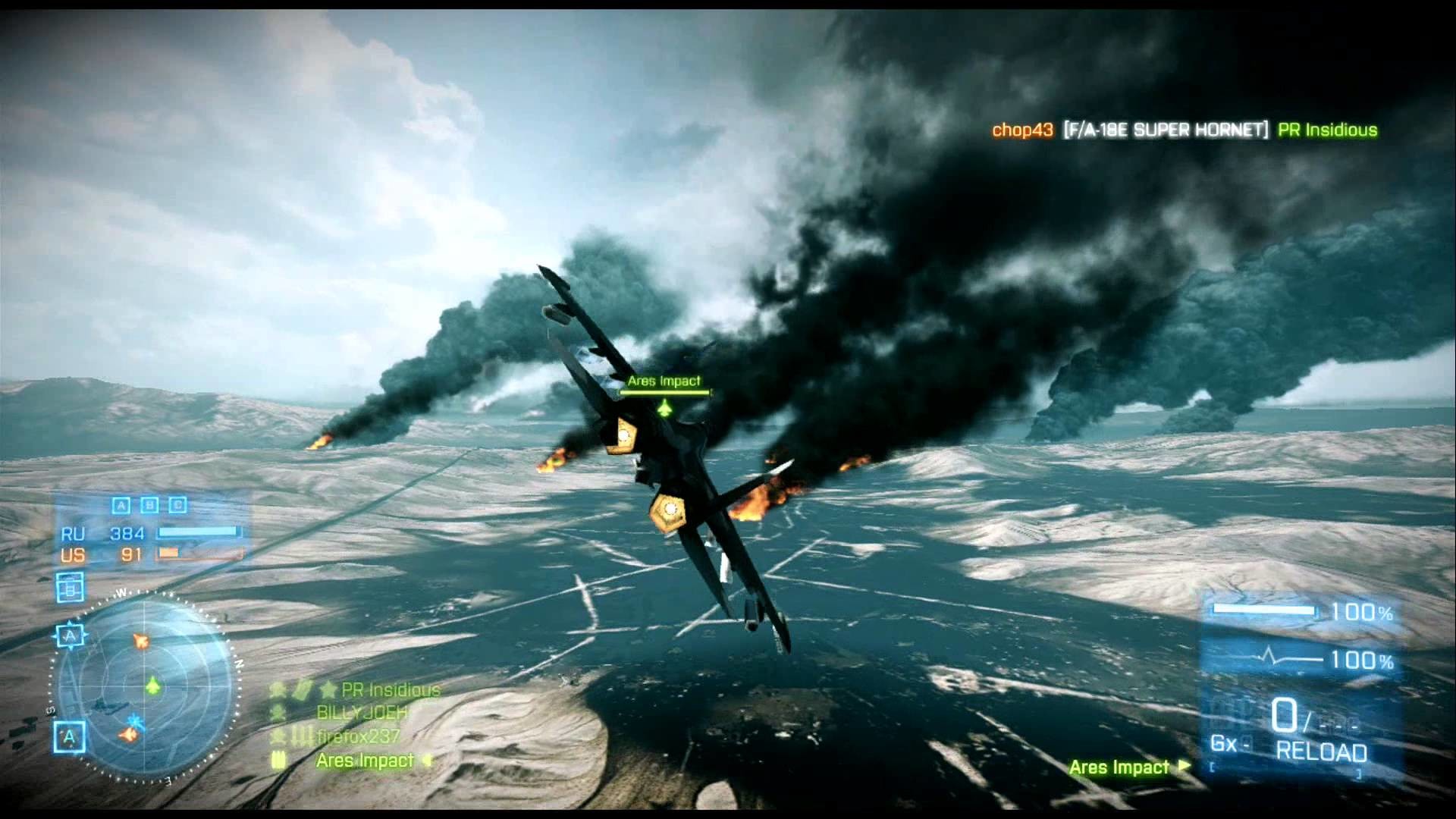Click Ares Impact in the squad list
The width and height of the screenshot is (1456, 819).
(365, 761)
